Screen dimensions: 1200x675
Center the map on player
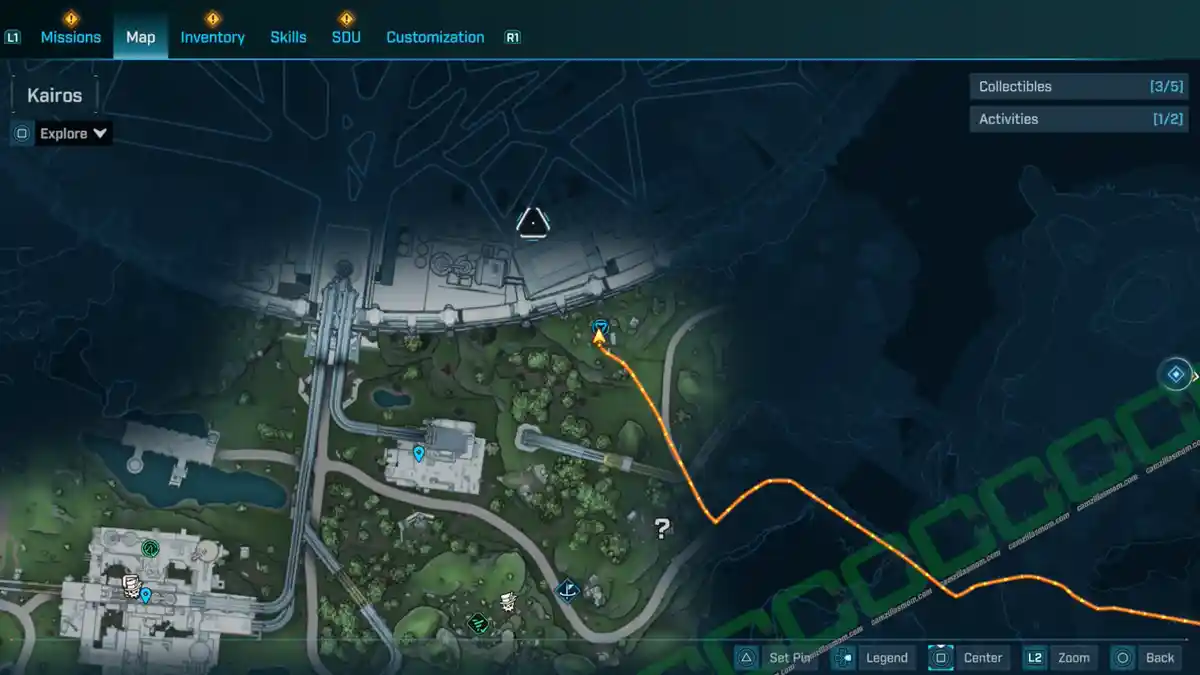click(x=967, y=657)
